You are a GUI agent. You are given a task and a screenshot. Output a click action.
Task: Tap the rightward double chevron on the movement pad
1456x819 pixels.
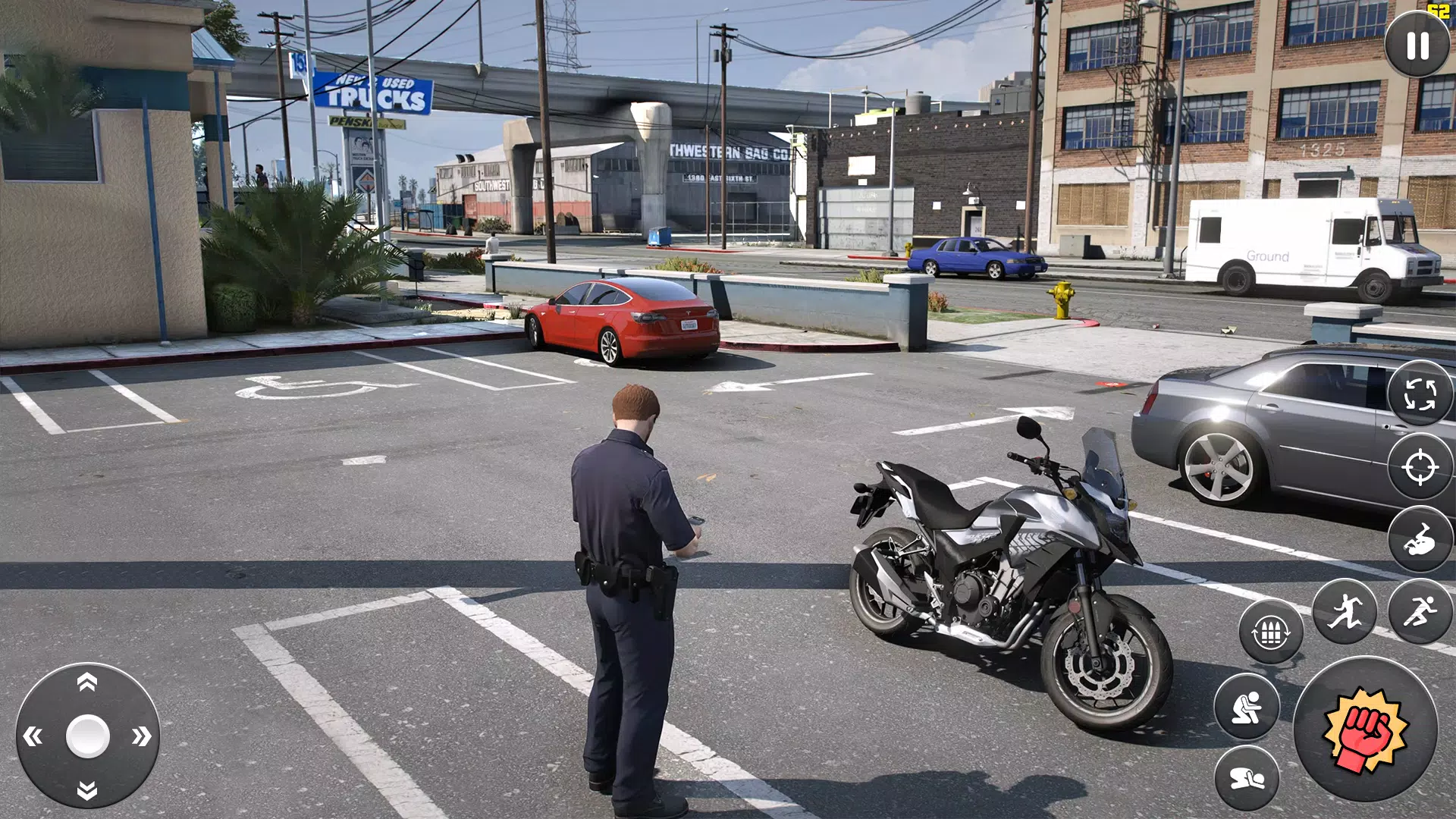tap(141, 736)
